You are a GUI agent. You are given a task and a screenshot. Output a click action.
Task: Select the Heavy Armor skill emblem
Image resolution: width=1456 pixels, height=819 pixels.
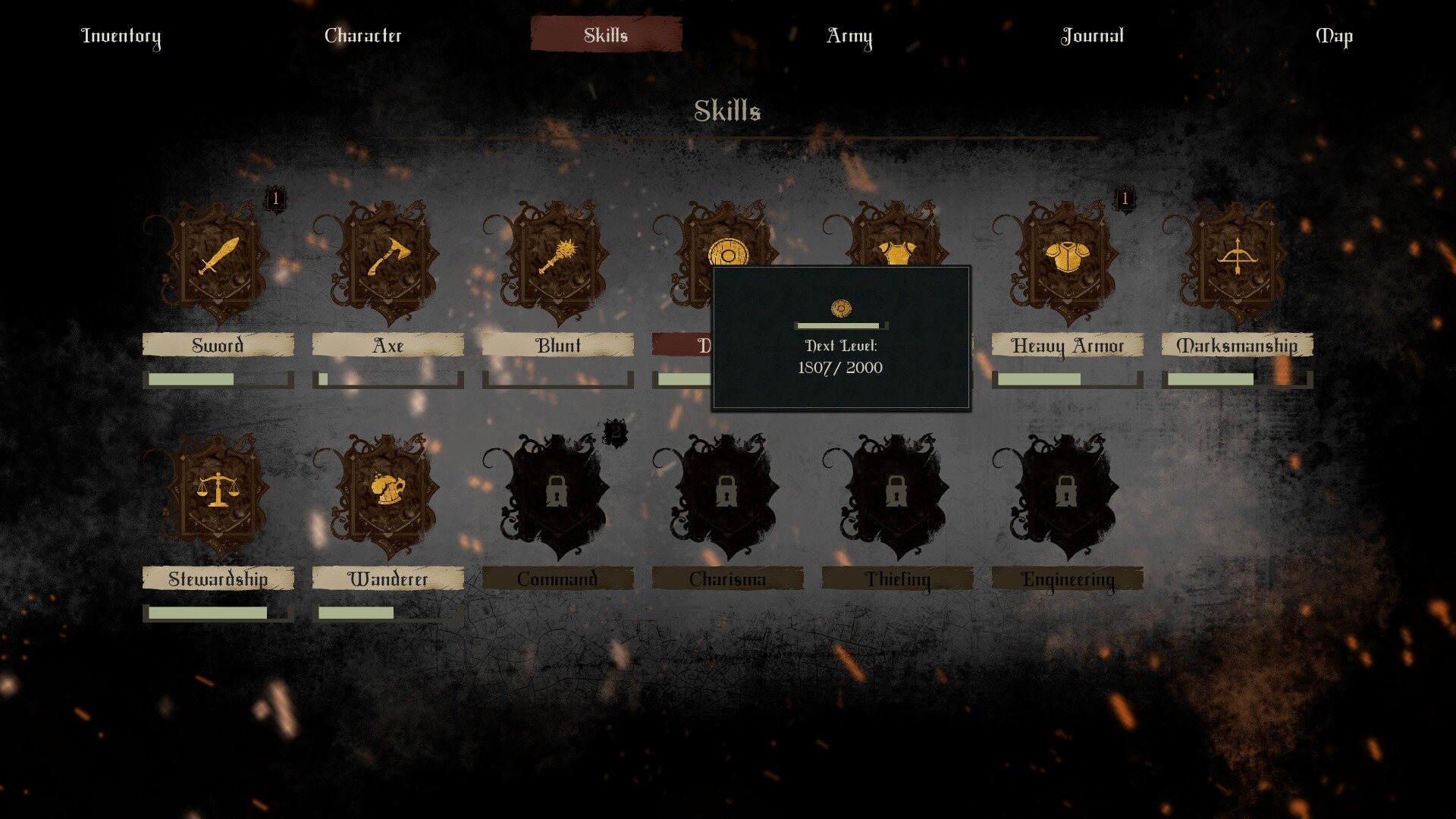(1067, 258)
